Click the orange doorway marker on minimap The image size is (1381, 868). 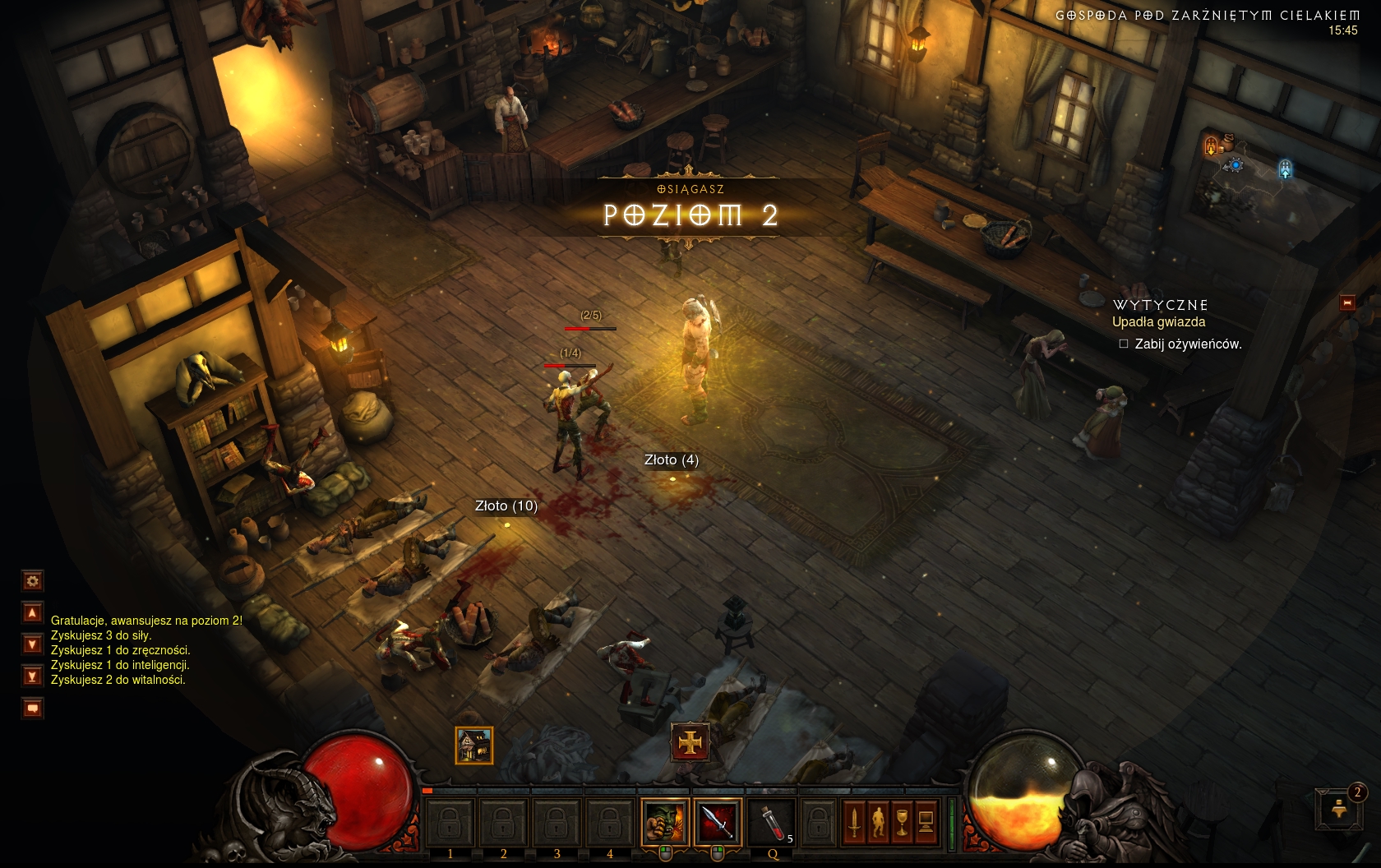pos(1211,145)
